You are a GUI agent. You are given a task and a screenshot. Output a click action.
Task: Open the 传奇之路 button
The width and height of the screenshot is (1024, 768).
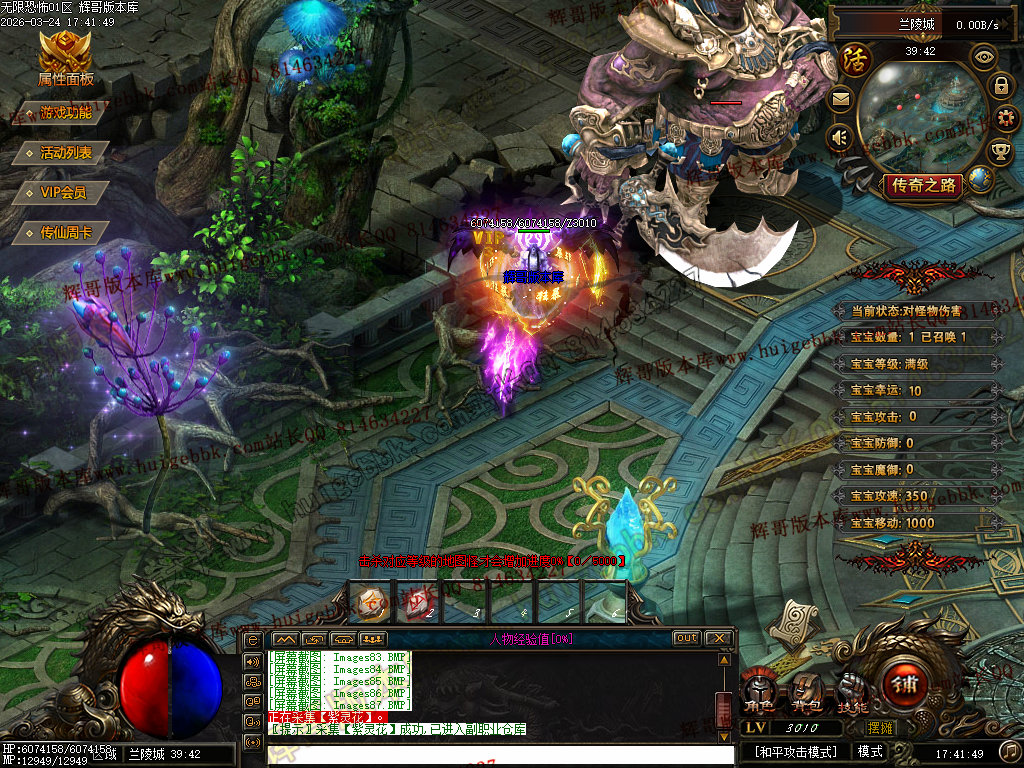tap(924, 185)
